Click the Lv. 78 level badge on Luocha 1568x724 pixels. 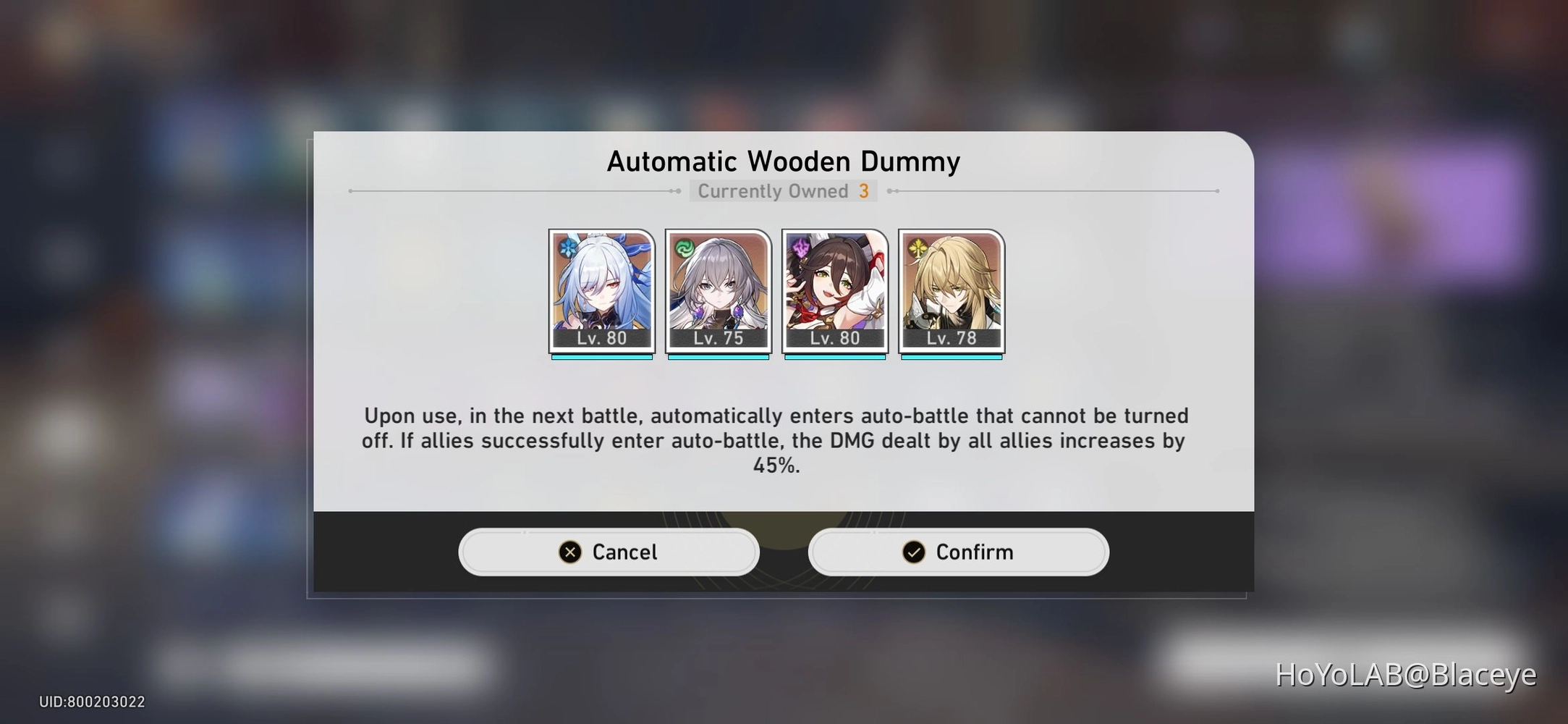pos(951,337)
